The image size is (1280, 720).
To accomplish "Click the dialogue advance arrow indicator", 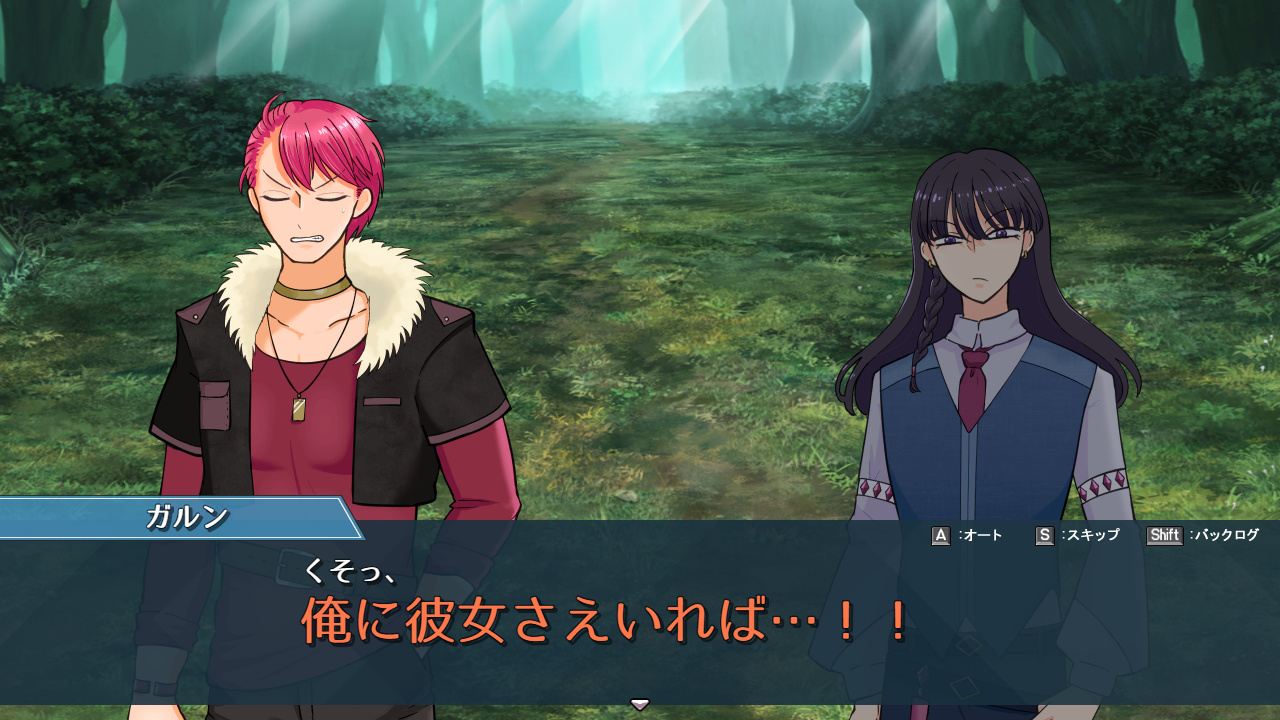I will (x=640, y=704).
